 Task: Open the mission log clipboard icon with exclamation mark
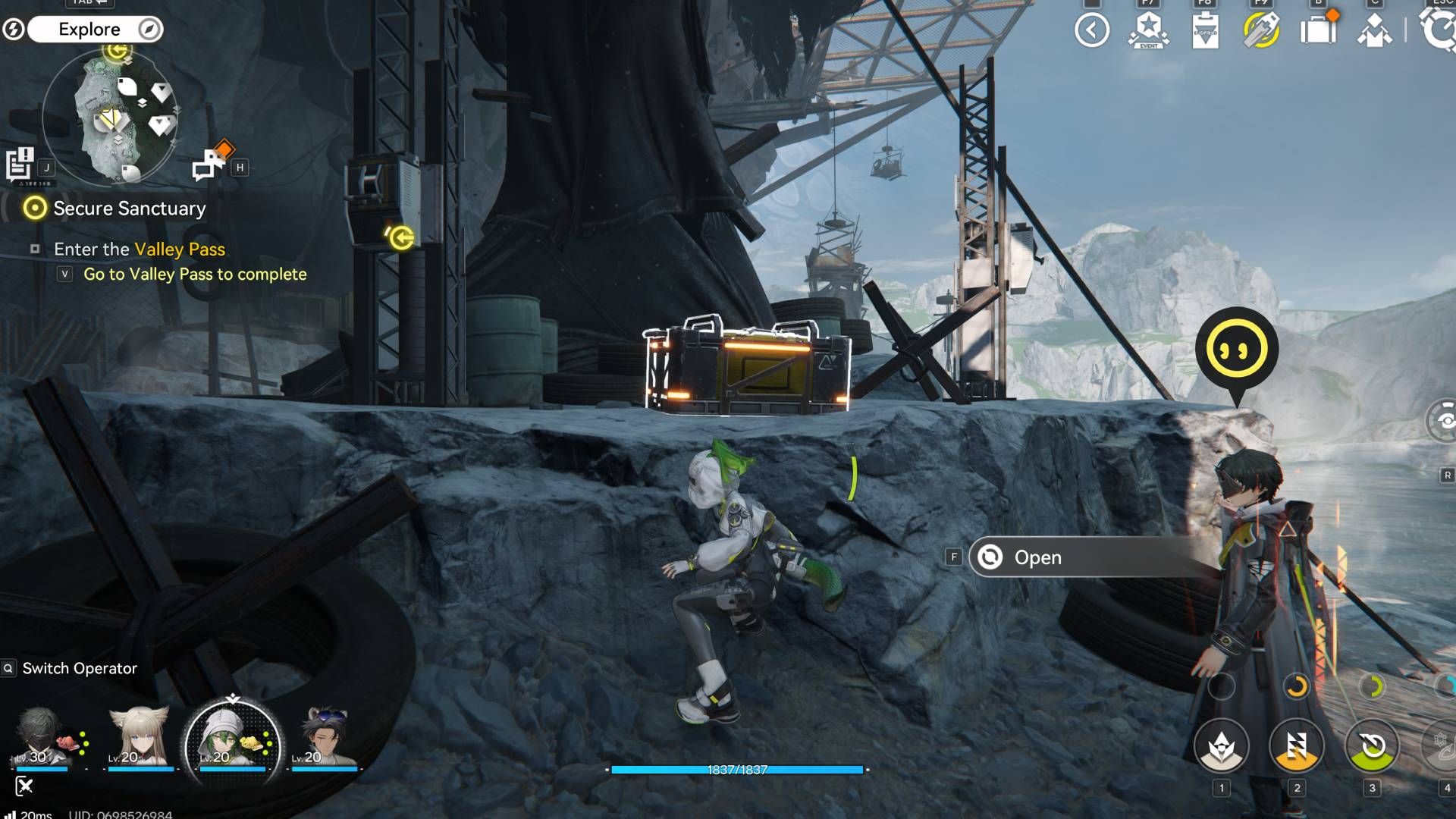coord(20,164)
